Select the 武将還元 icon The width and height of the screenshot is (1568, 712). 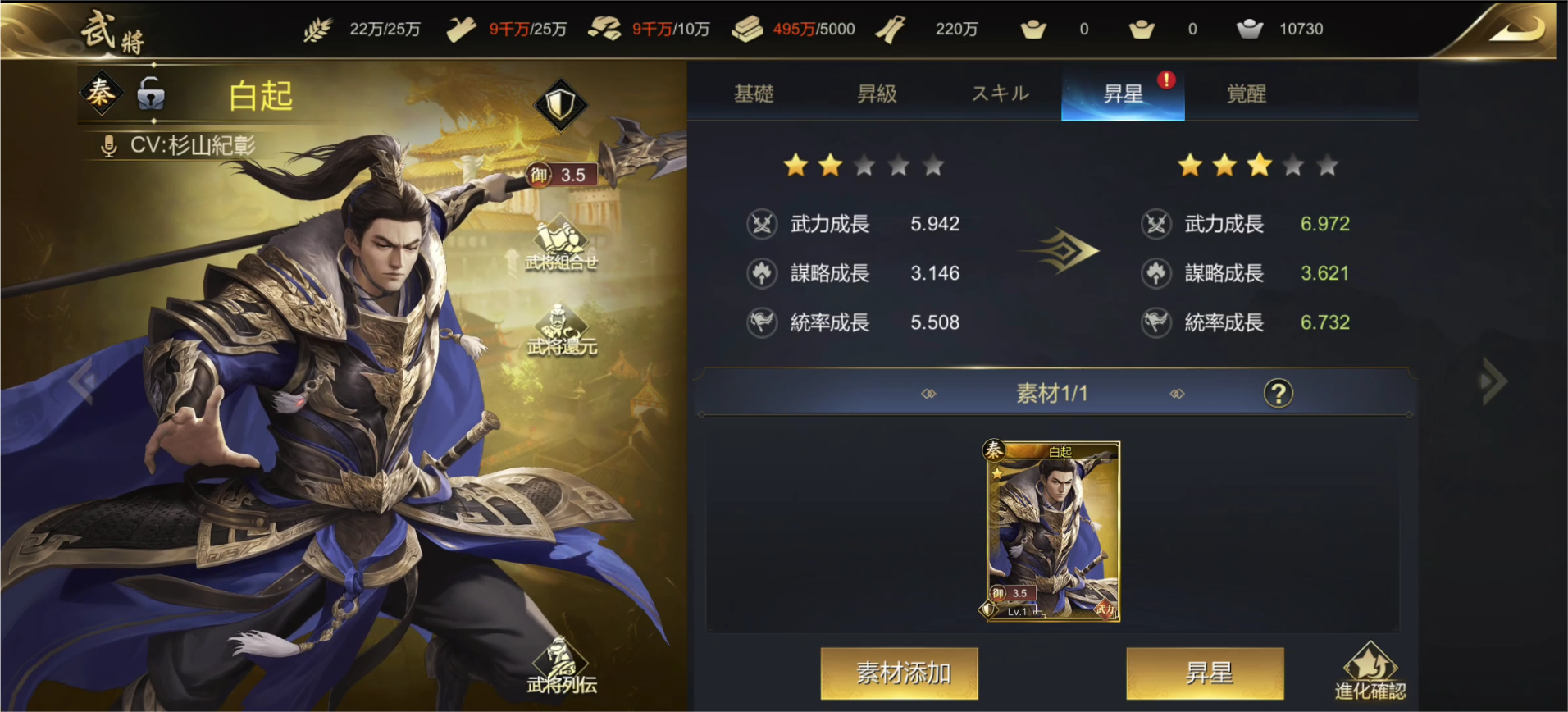click(x=563, y=328)
